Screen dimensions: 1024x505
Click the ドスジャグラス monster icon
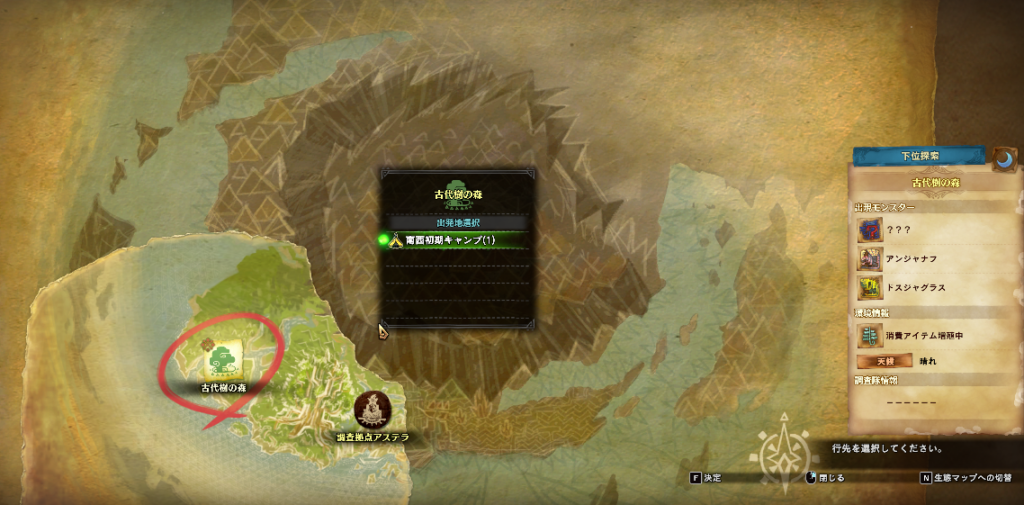pos(869,288)
